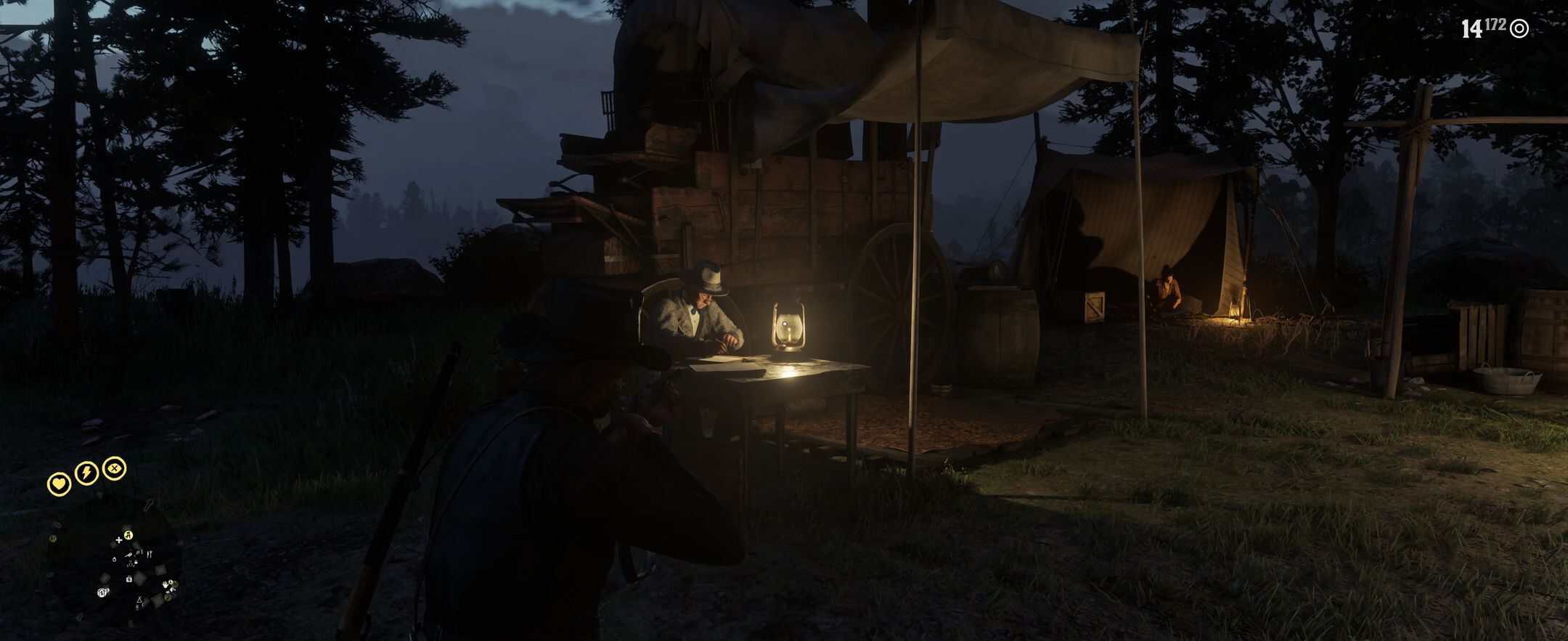Select the tent marker on the minimap
The width and height of the screenshot is (1568, 641).
pos(139,601)
